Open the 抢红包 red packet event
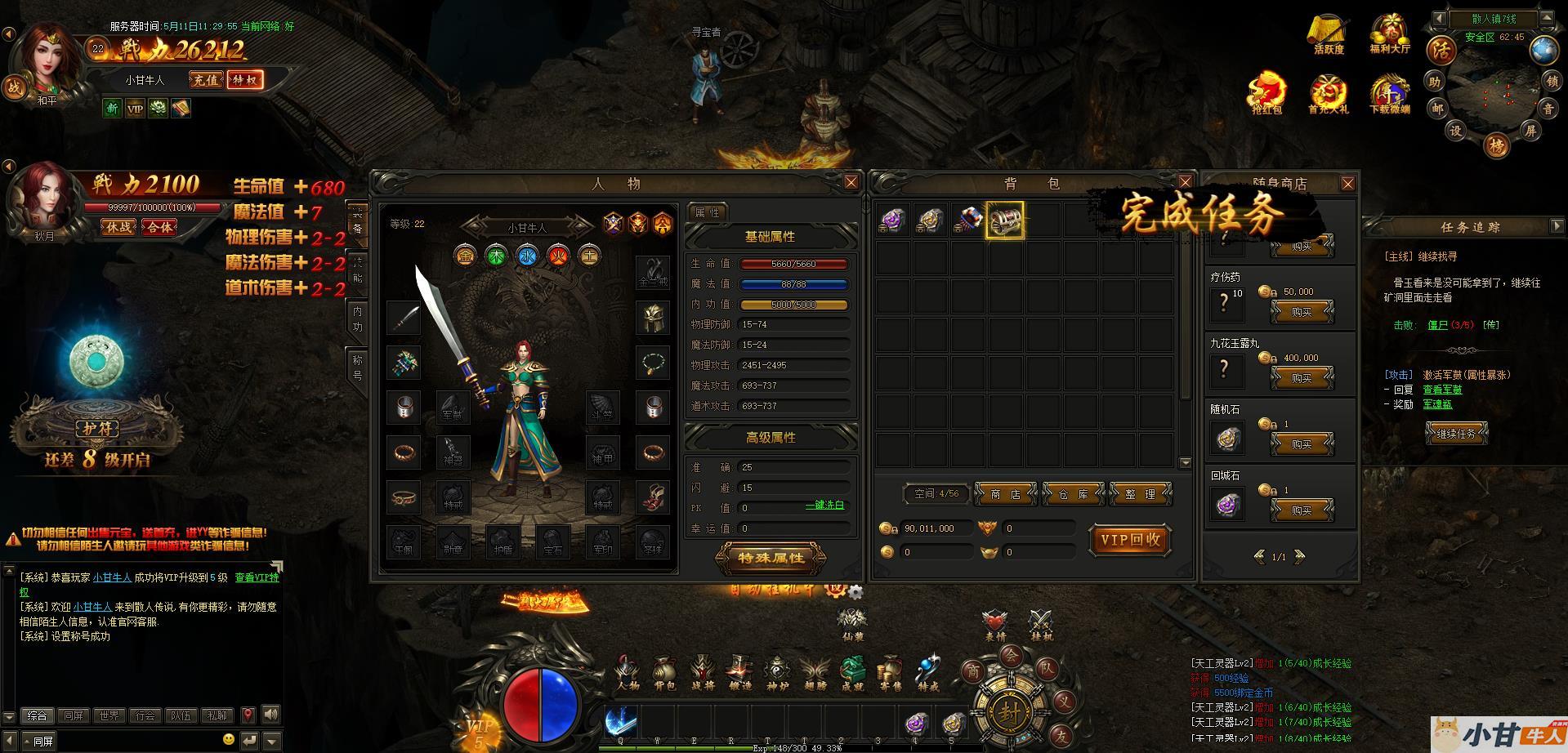This screenshot has width=1568, height=753. 1266,94
